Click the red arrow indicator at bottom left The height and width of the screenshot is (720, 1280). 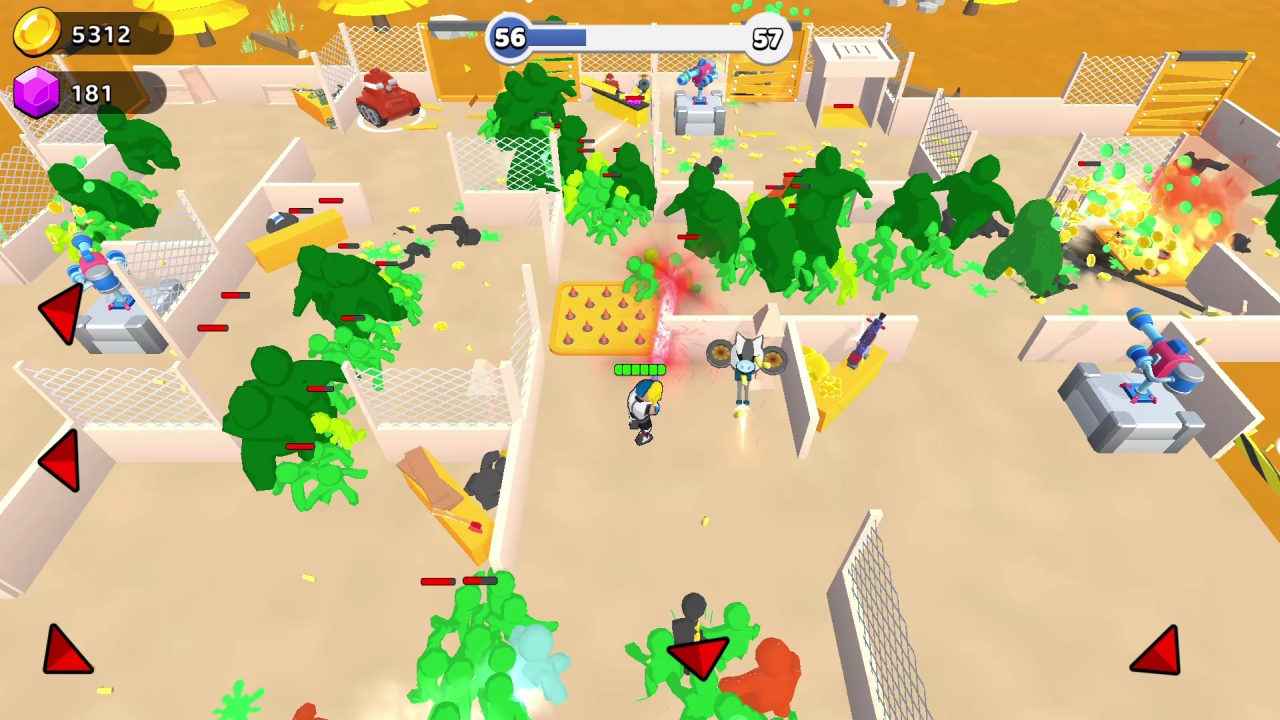point(67,648)
